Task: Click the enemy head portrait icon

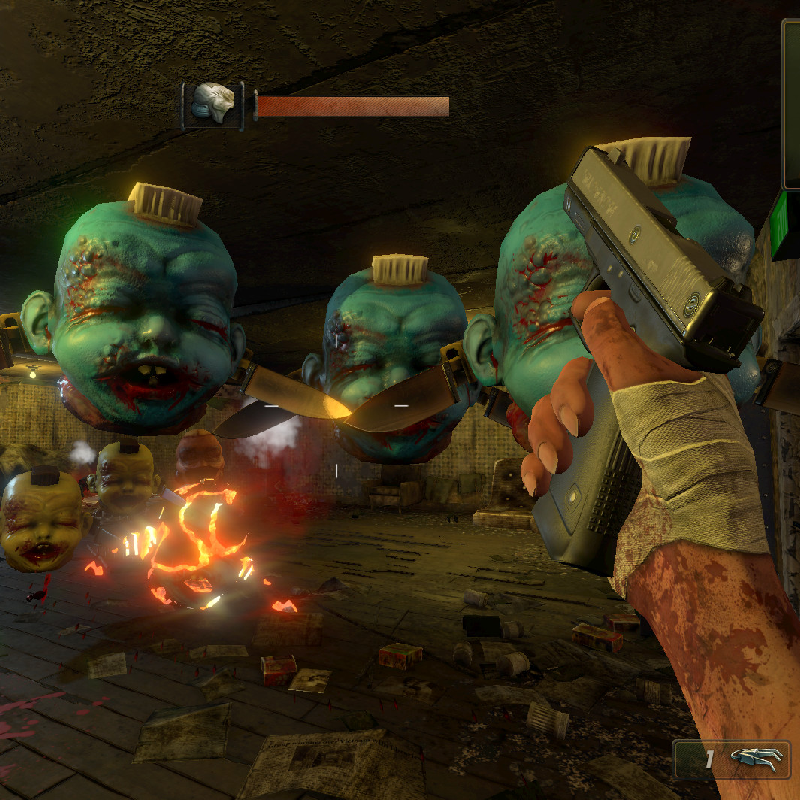Action: [x=213, y=105]
